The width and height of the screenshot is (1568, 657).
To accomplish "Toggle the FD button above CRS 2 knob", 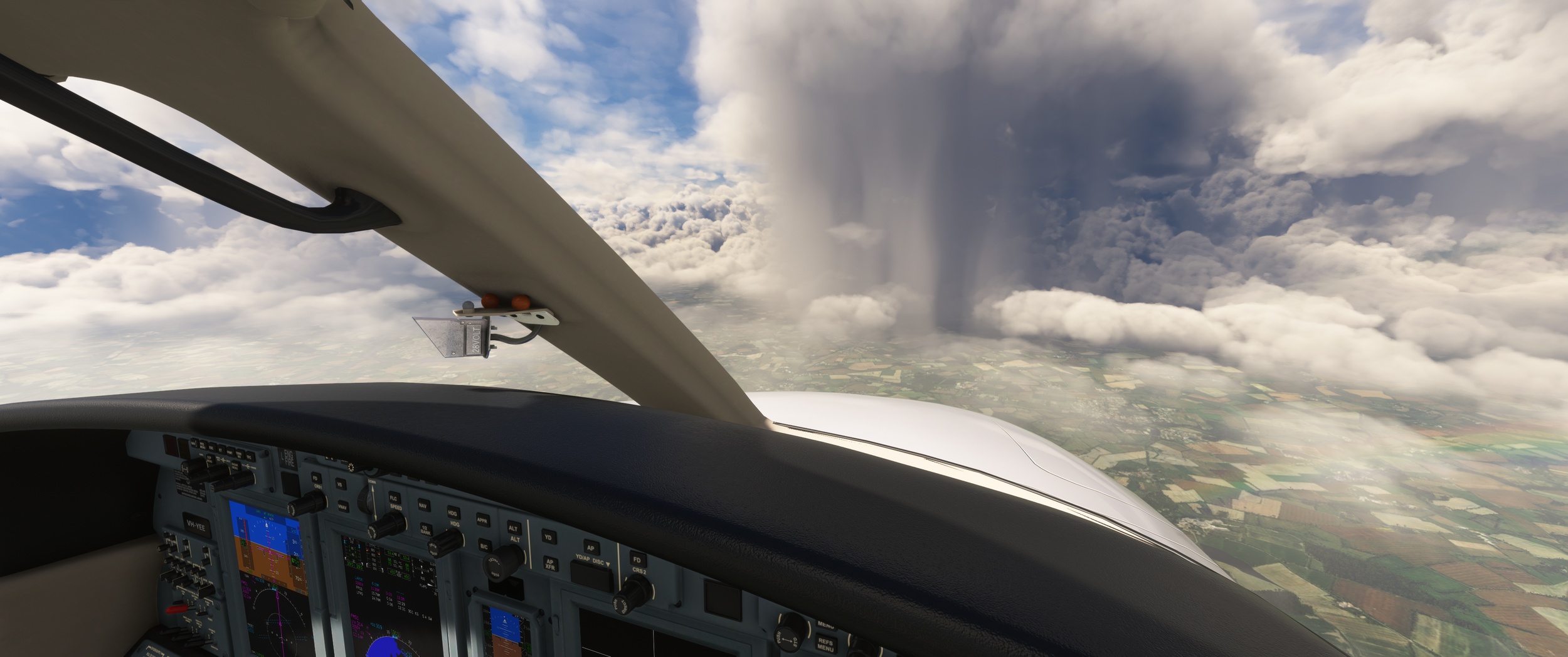I will point(637,560).
